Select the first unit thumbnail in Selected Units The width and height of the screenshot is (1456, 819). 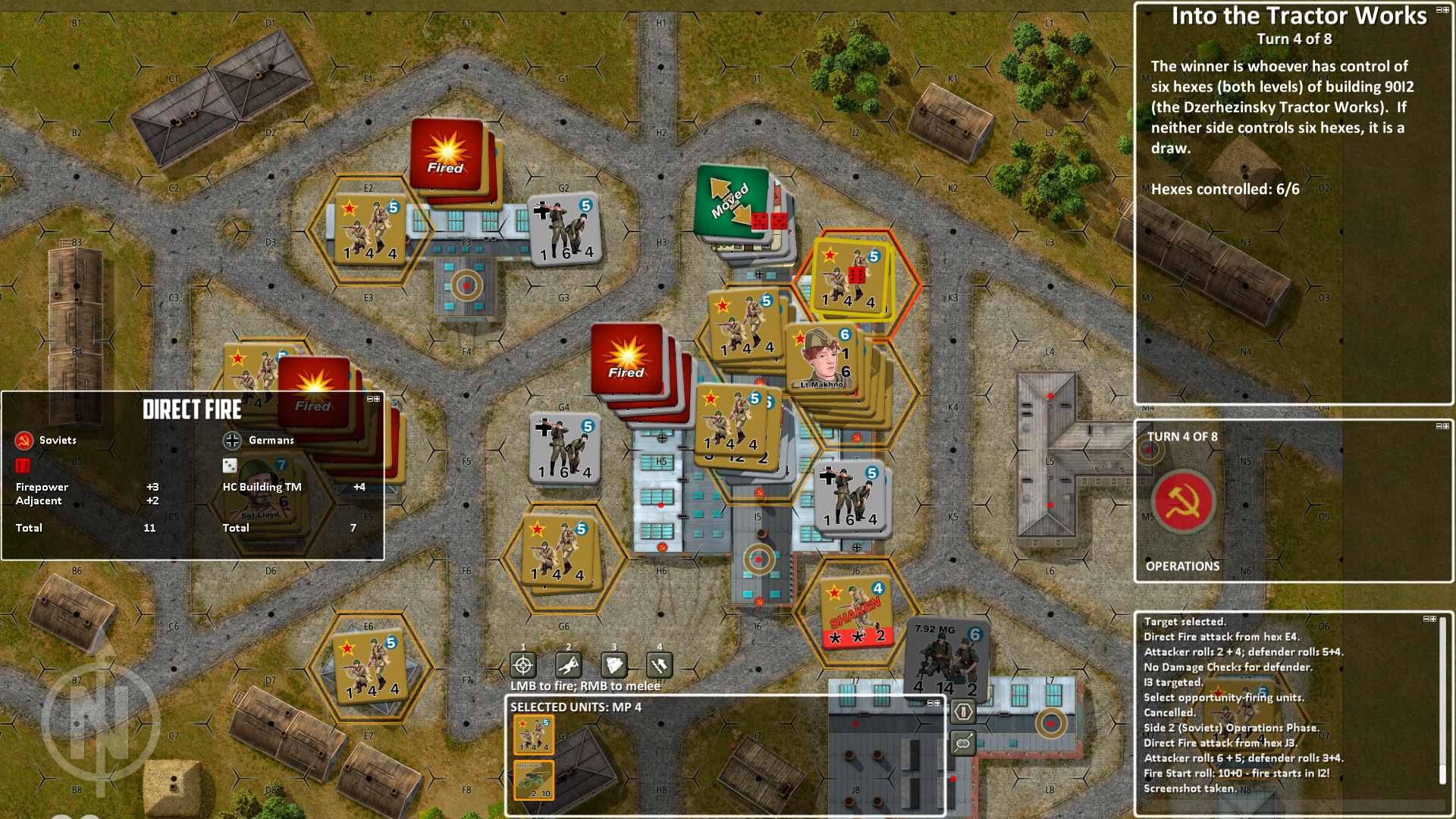click(x=533, y=734)
